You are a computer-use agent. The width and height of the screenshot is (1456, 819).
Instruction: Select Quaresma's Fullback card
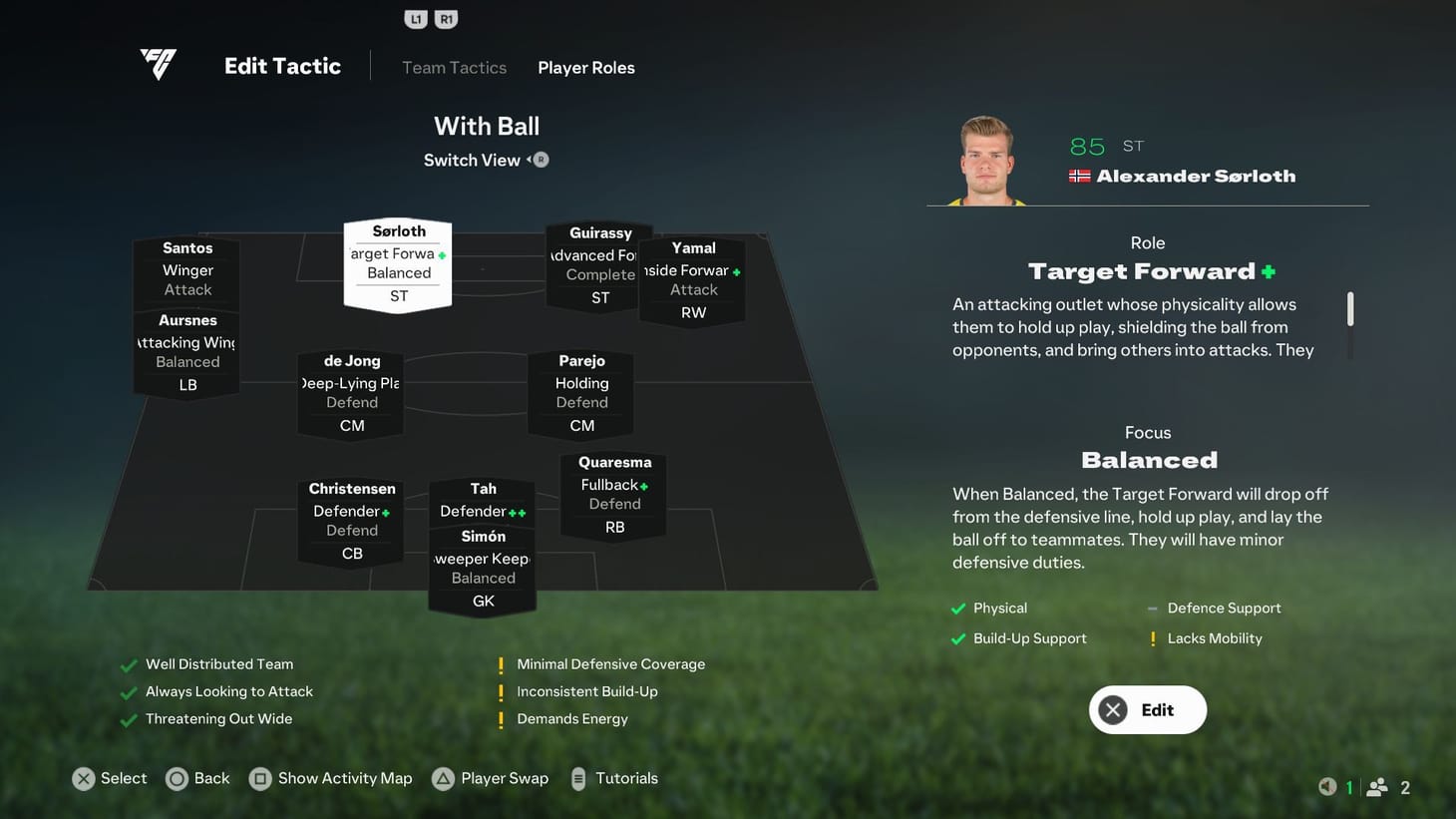(613, 493)
